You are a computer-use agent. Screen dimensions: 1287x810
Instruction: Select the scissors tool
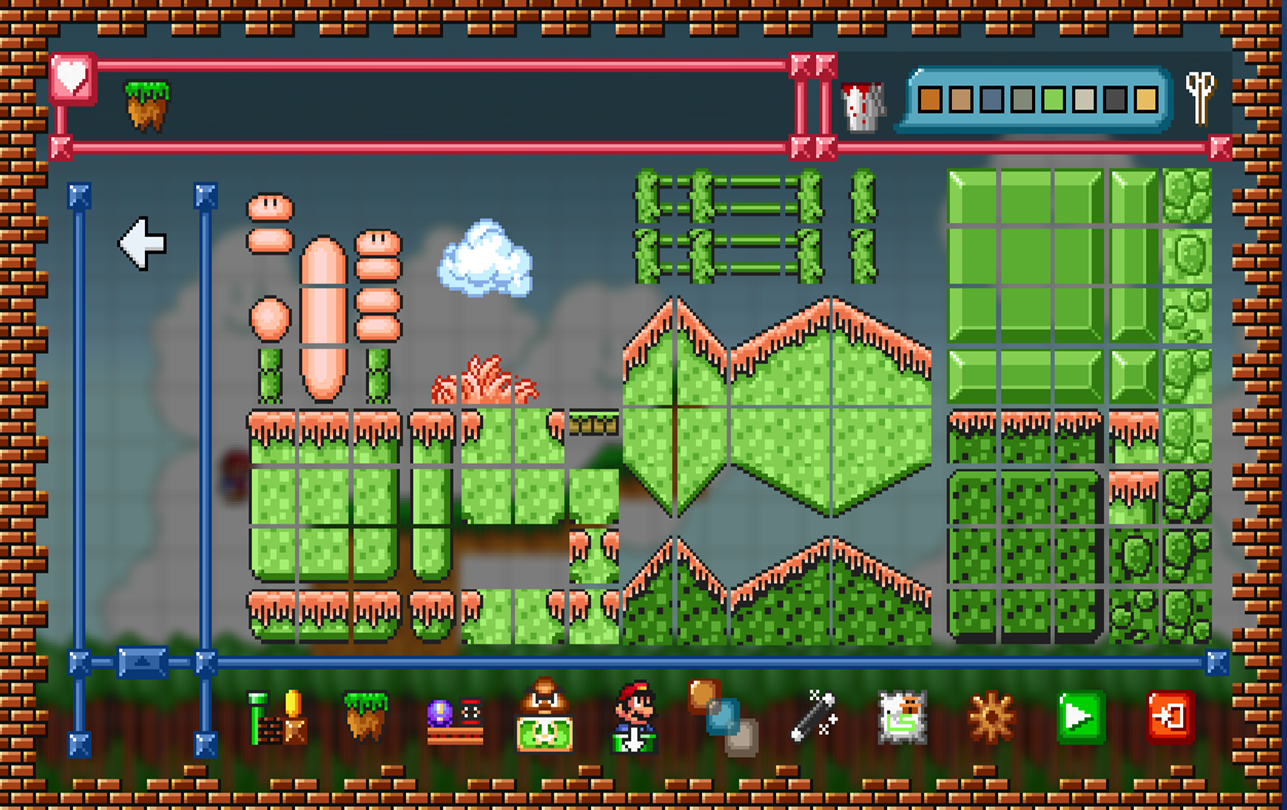click(1200, 98)
